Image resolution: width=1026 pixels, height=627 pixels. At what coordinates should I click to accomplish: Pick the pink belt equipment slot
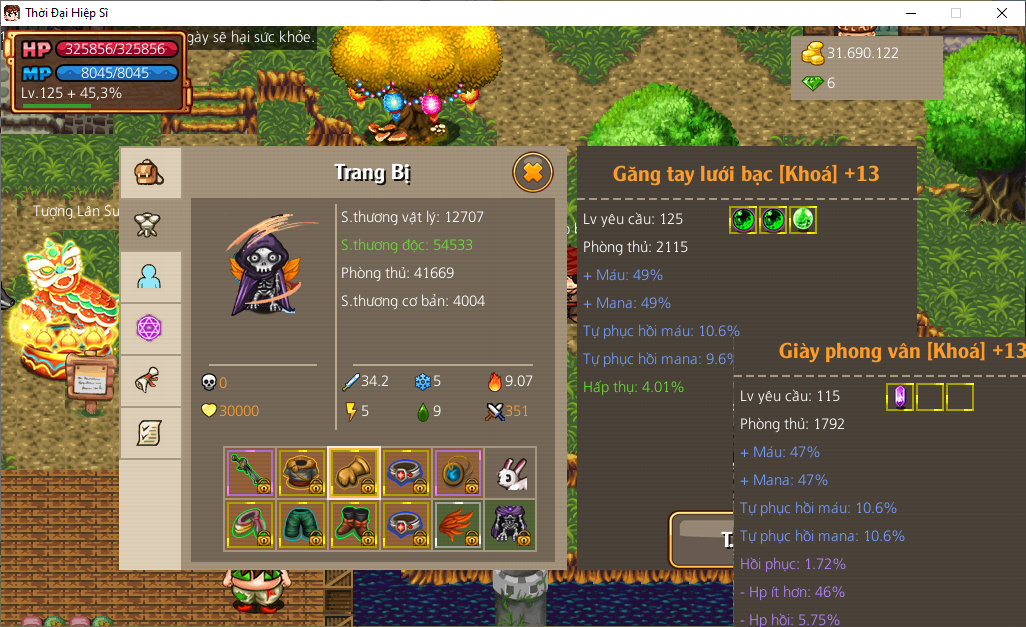[x=250, y=525]
